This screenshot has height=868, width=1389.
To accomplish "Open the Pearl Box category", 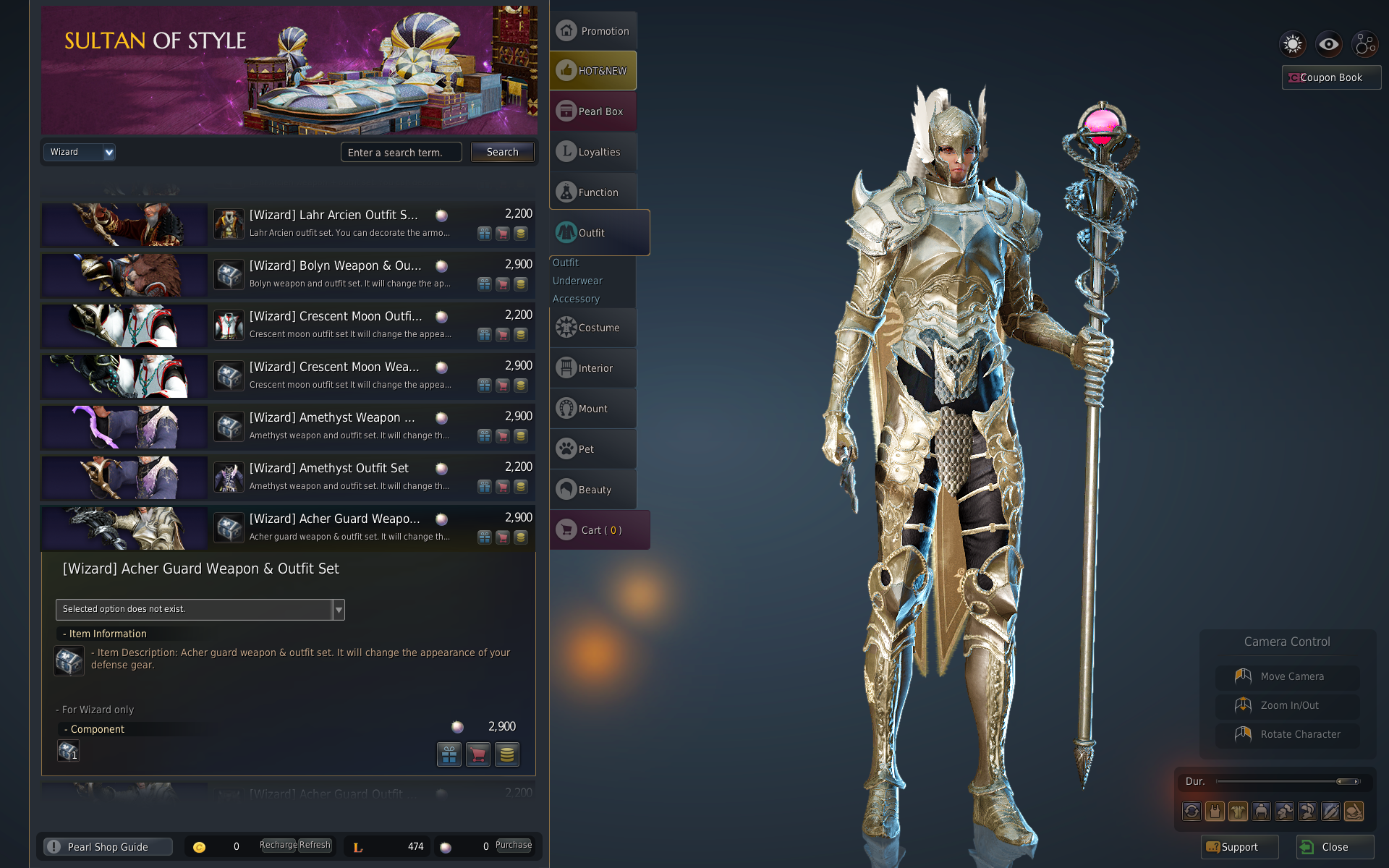I will pyautogui.click(x=593, y=111).
